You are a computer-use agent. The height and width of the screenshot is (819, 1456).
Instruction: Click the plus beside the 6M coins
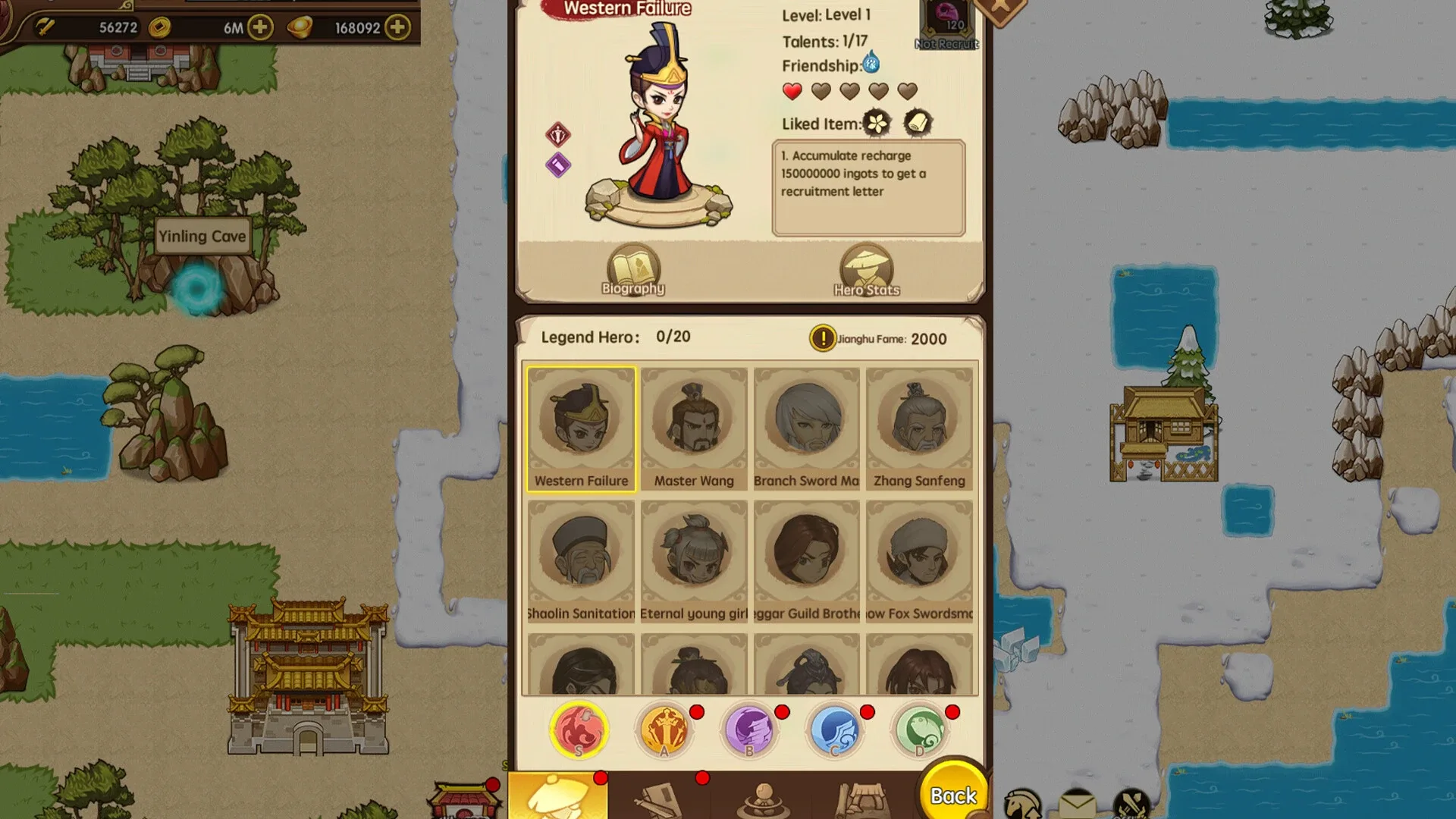[x=261, y=27]
